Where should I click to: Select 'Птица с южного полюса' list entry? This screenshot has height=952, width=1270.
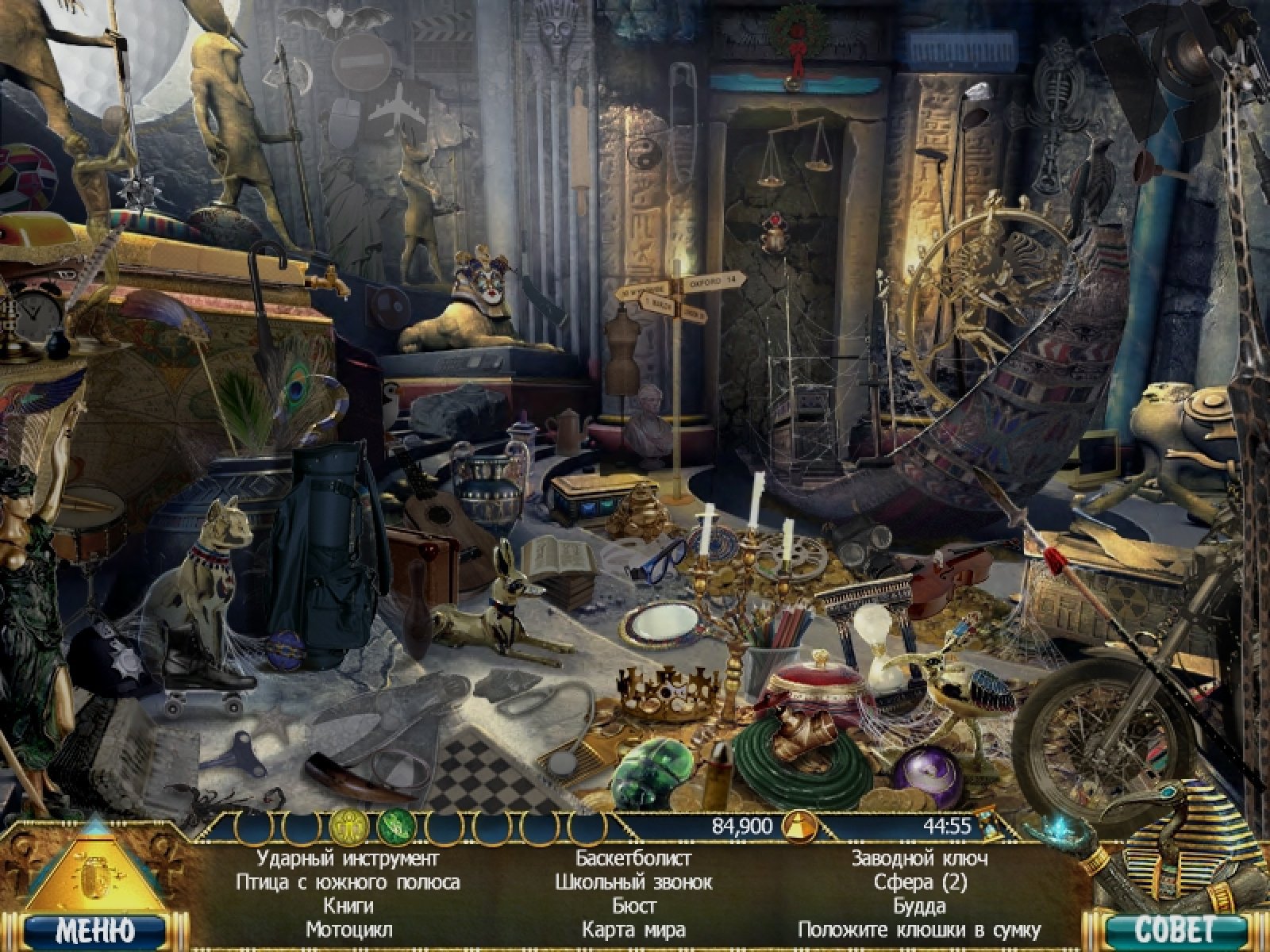[x=348, y=882]
